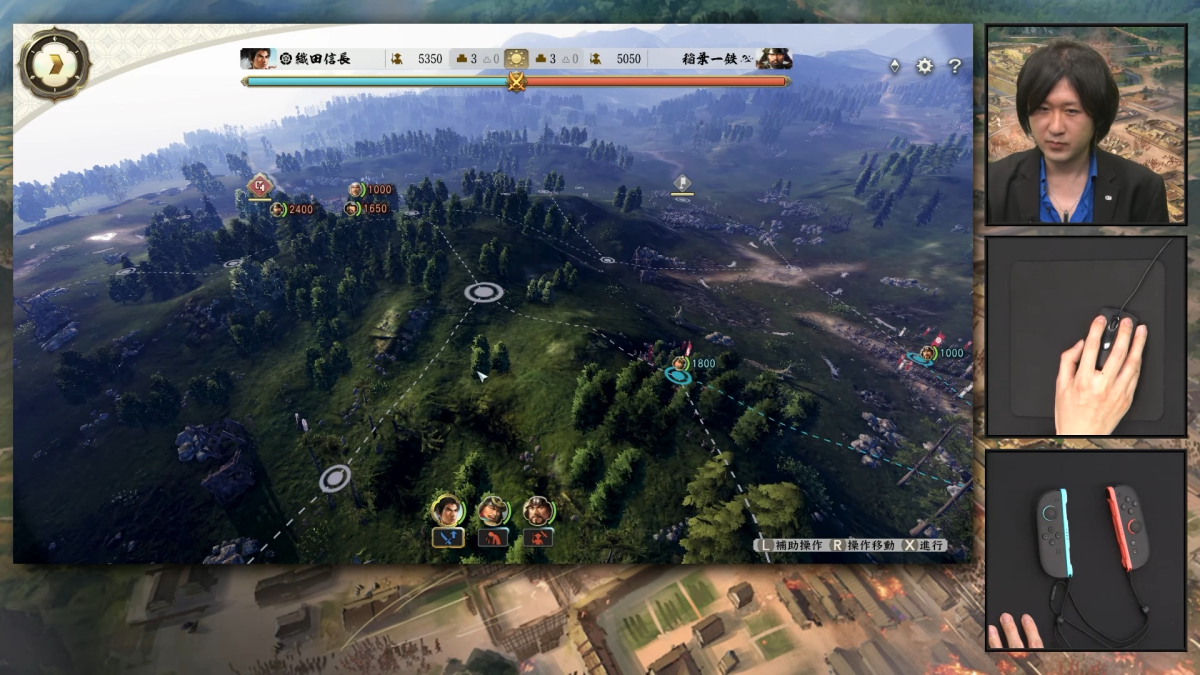The height and width of the screenshot is (675, 1200).
Task: Select the enemy unit with 2400 troops
Action: (278, 209)
